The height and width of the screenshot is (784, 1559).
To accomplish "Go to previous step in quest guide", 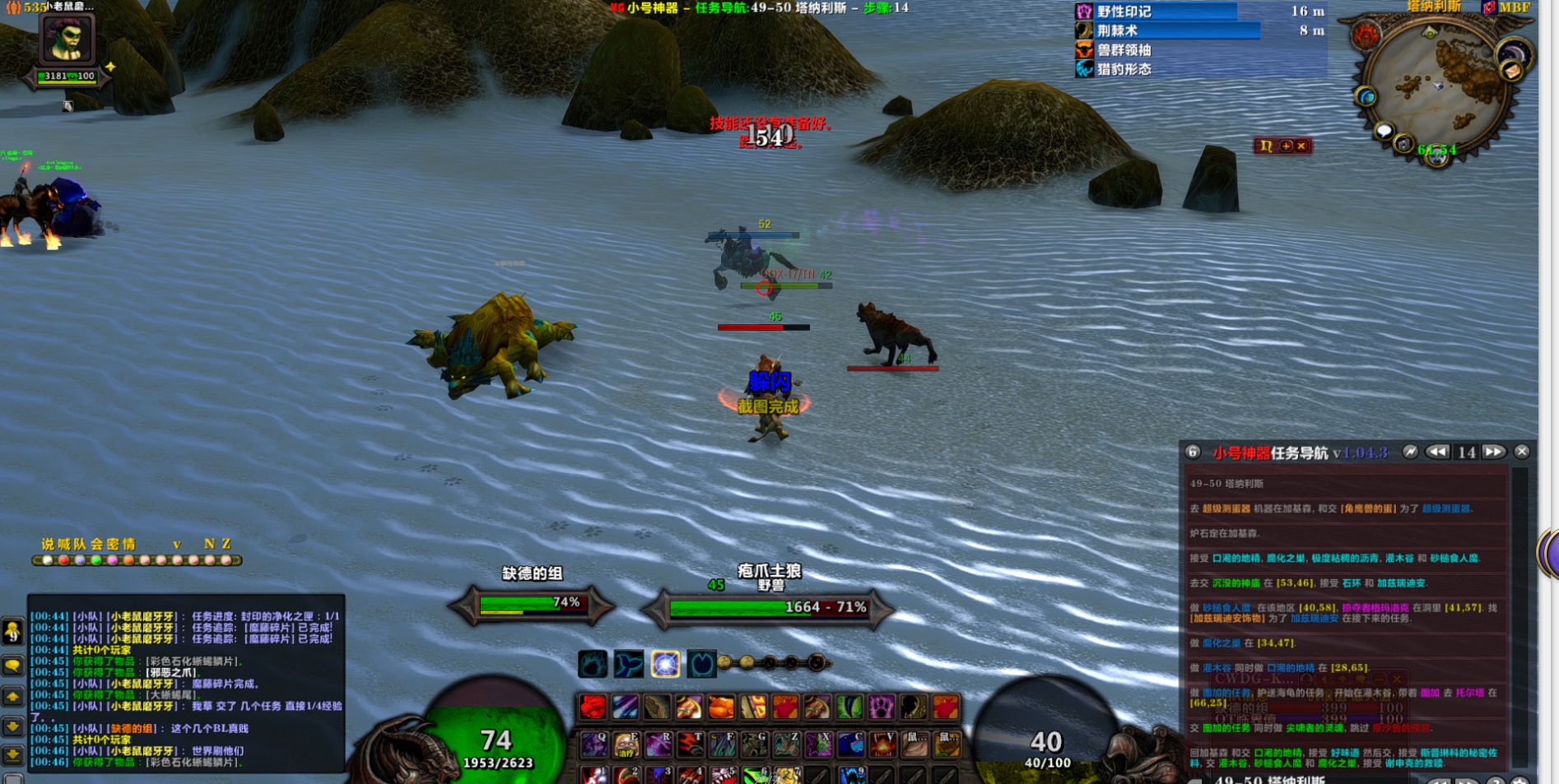I will [x=1437, y=452].
